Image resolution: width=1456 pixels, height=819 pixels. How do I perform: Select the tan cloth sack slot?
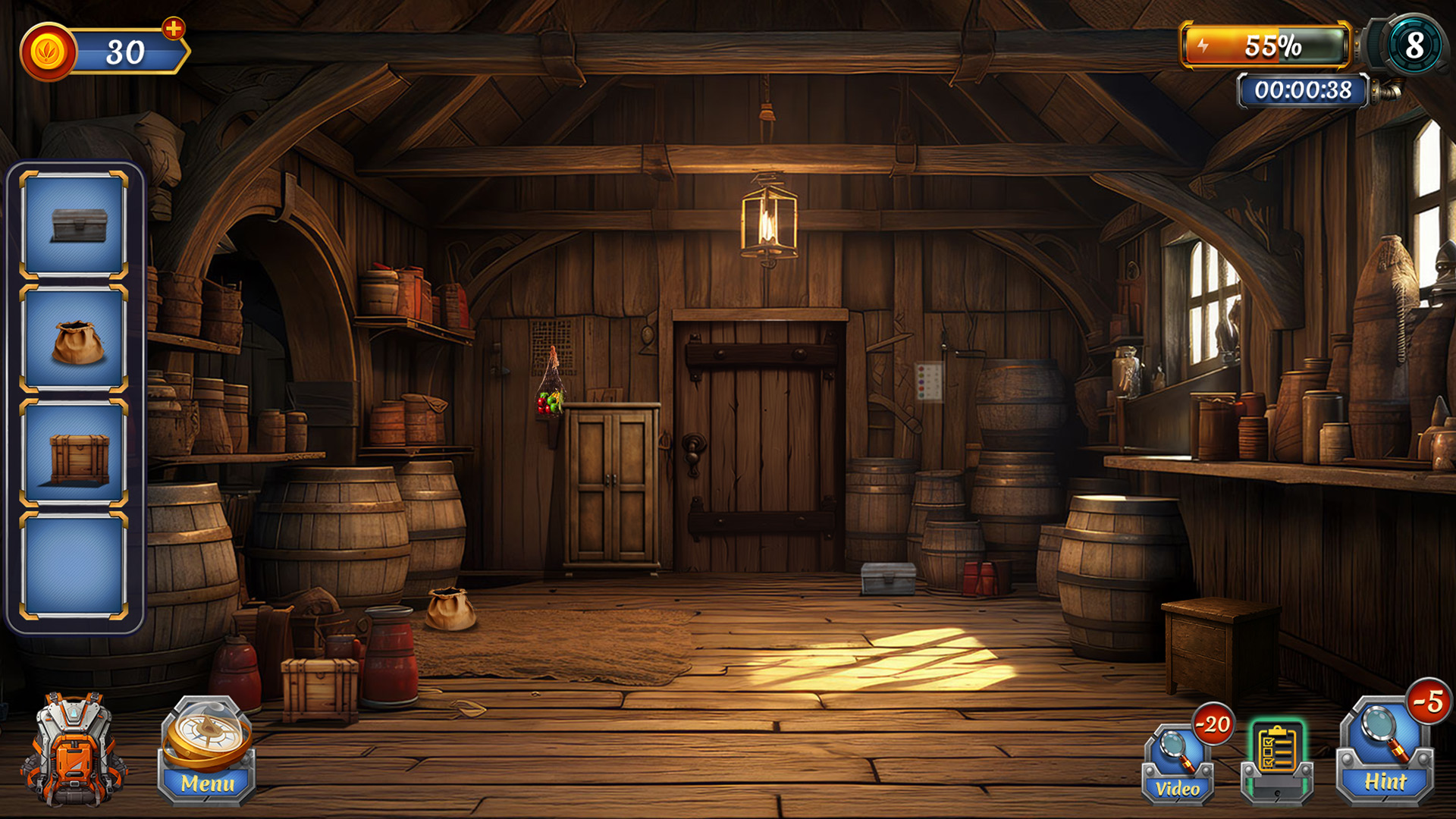[74, 338]
